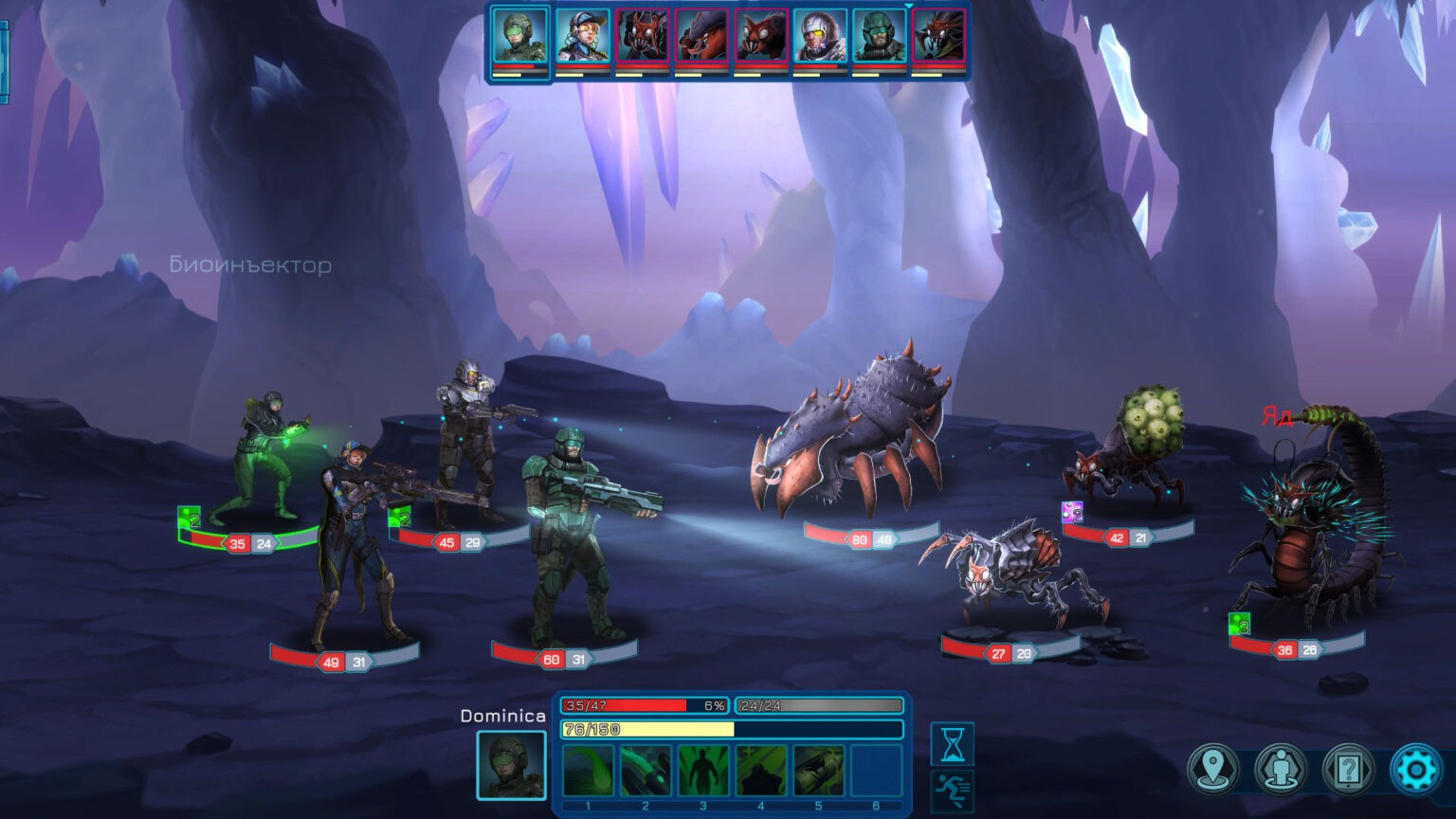Activate the canister ability in slot 5
The width and height of the screenshot is (1456, 819).
[819, 771]
